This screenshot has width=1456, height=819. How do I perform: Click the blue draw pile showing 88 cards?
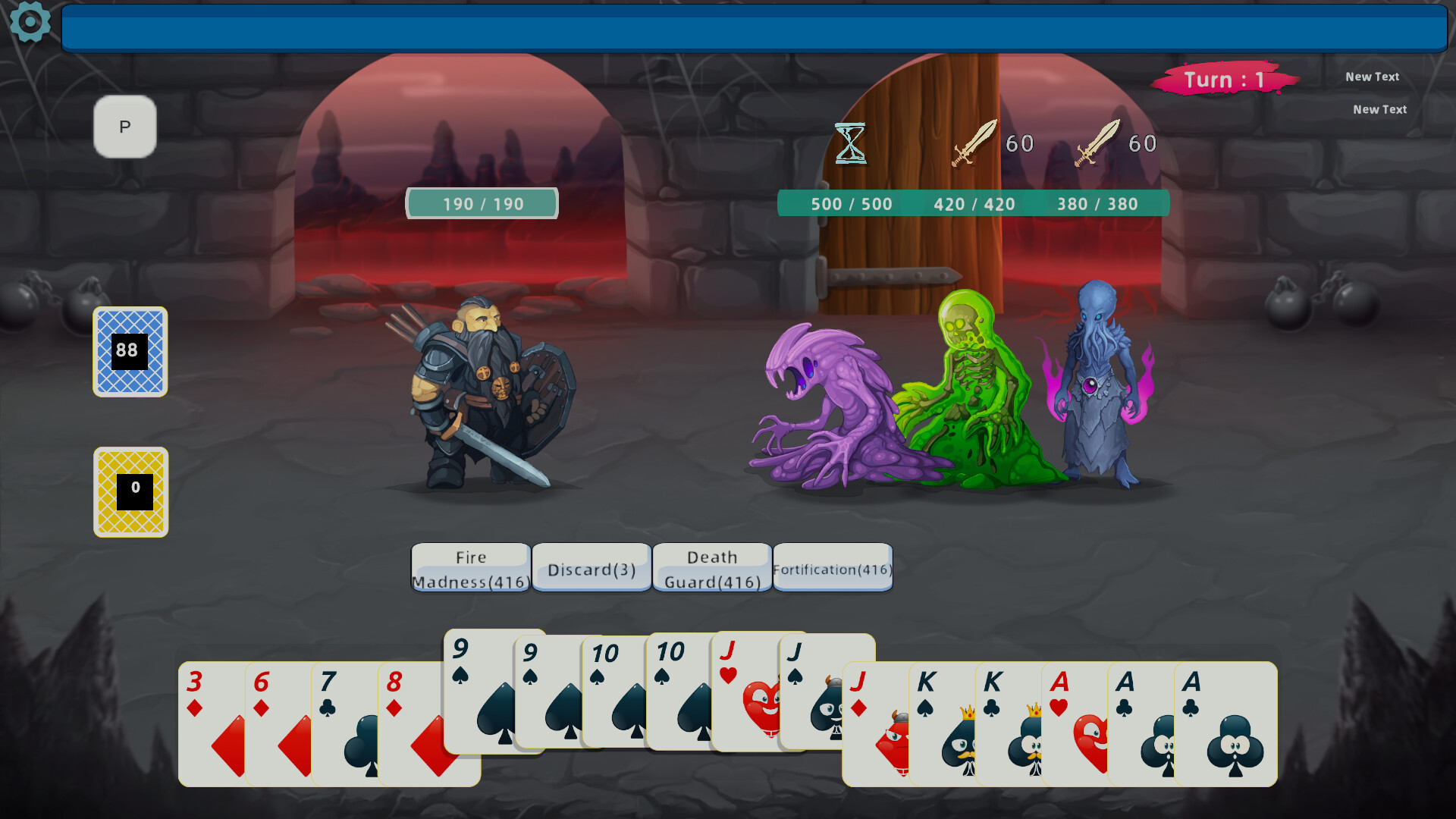tap(130, 353)
